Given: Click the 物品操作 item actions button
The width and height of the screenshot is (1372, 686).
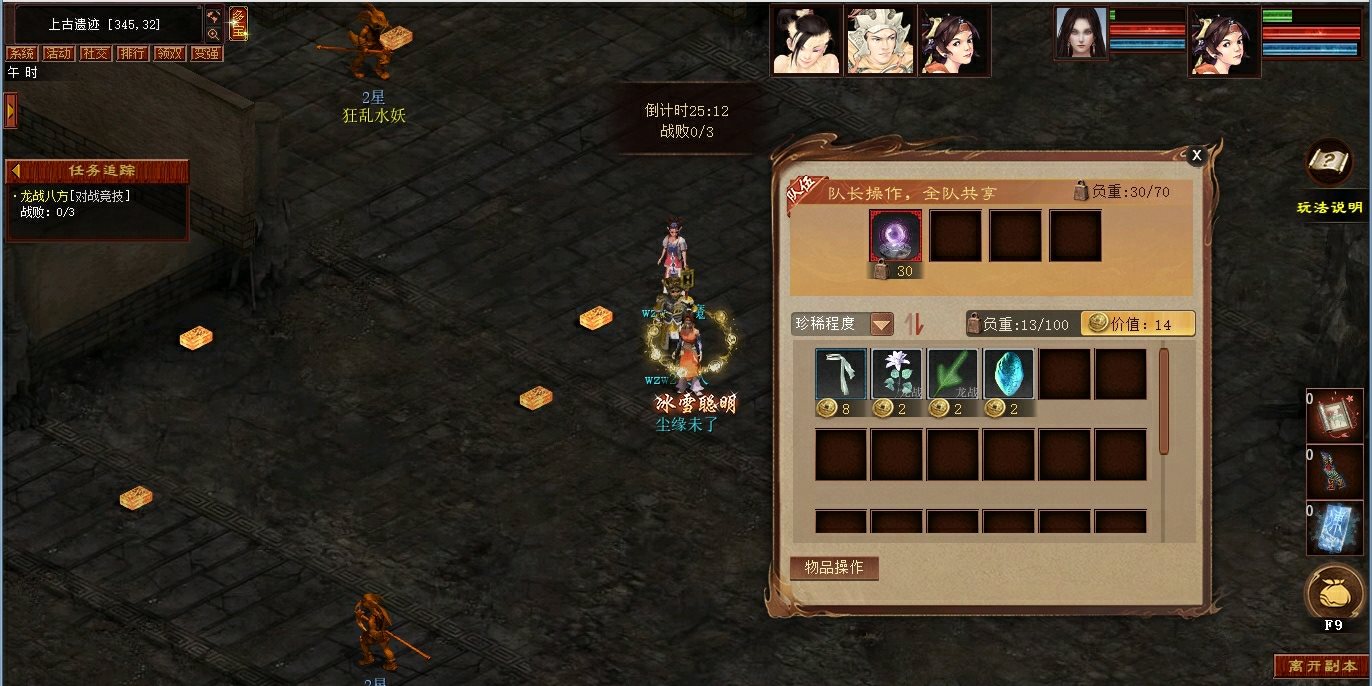Looking at the screenshot, I should point(834,567).
